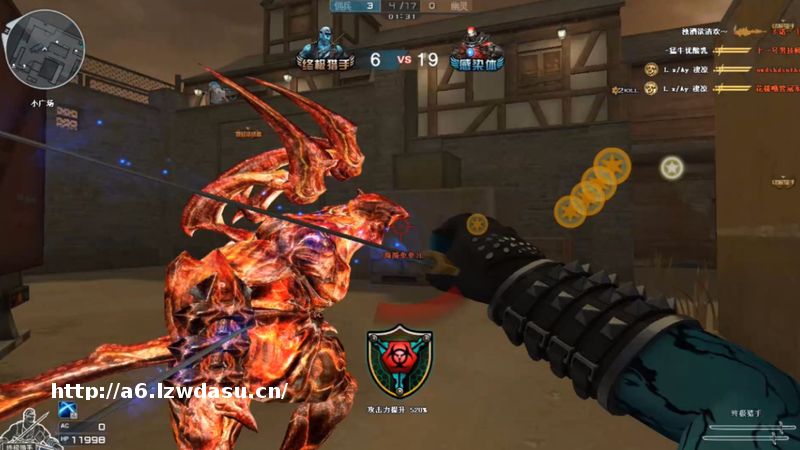
Task: Click the hunter character portrait
Action: click(22, 424)
